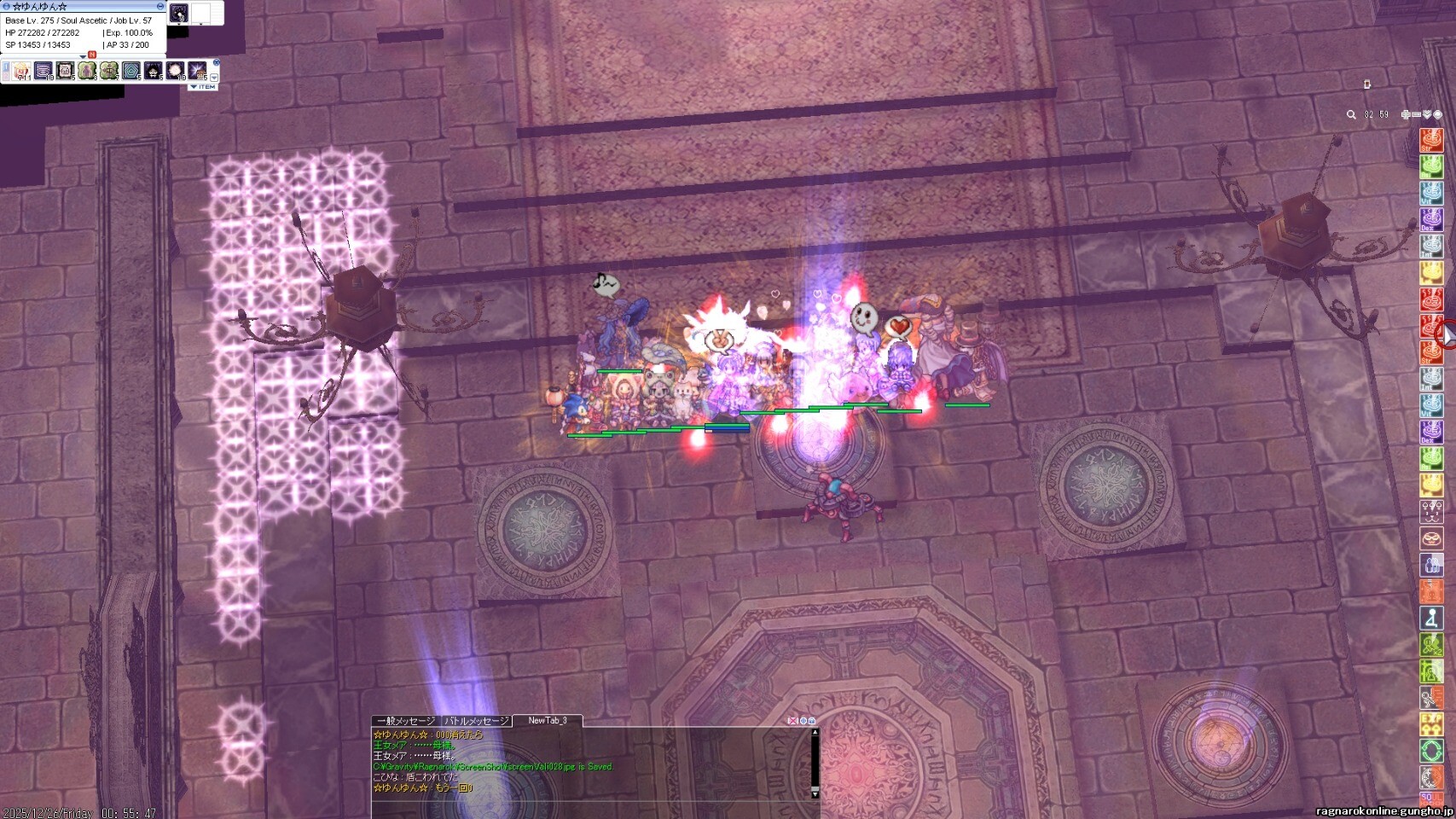This screenshot has height=819, width=1456.
Task: Select the NewTab_3 chat tab
Action: click(547, 721)
